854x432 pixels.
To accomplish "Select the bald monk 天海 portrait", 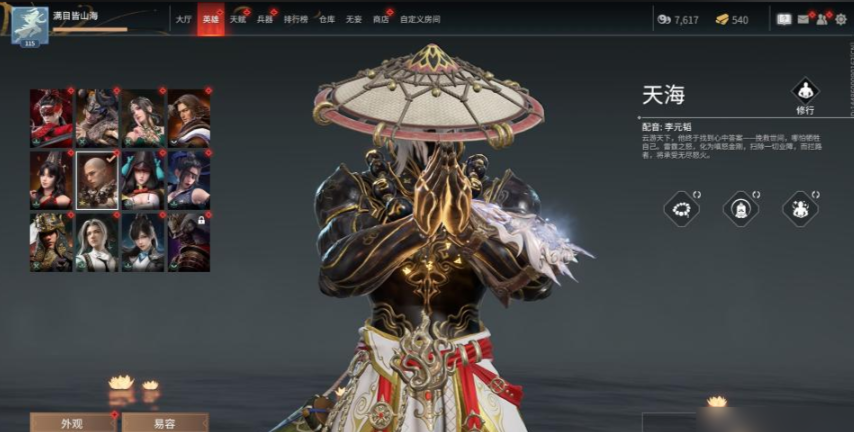I will (x=97, y=180).
